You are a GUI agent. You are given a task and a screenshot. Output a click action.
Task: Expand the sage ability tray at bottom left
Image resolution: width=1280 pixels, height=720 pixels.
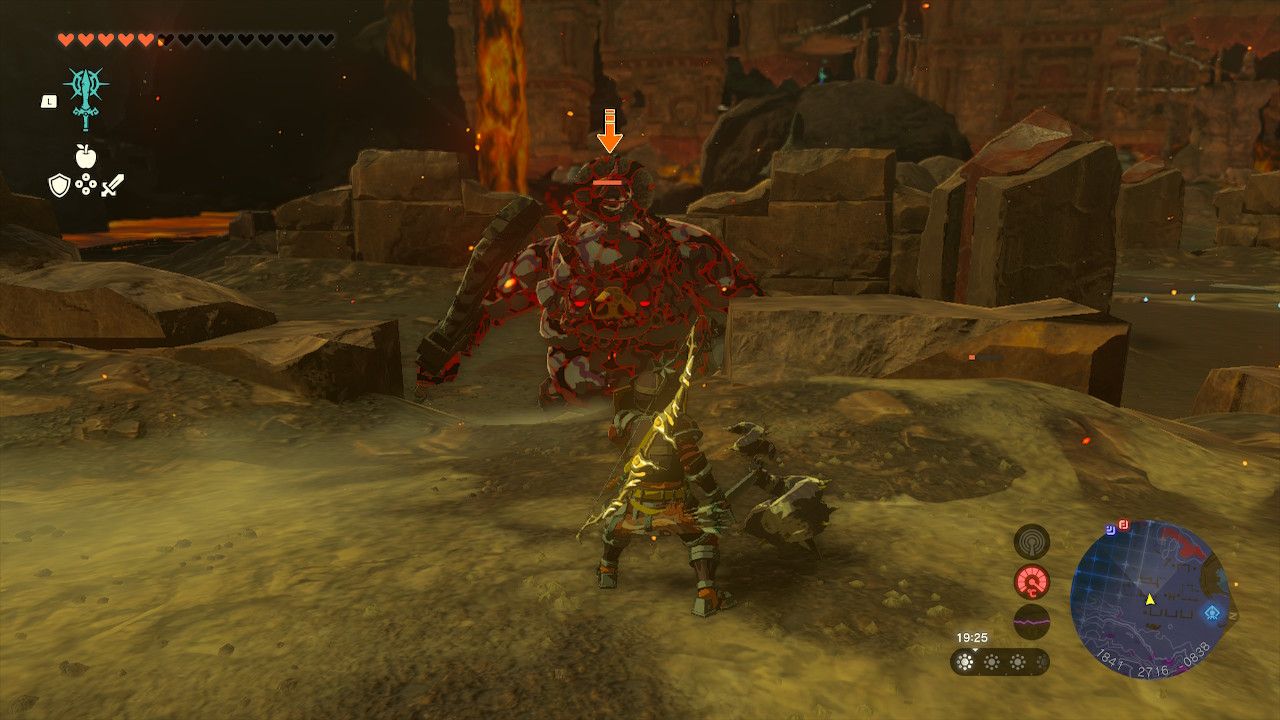[1001, 661]
